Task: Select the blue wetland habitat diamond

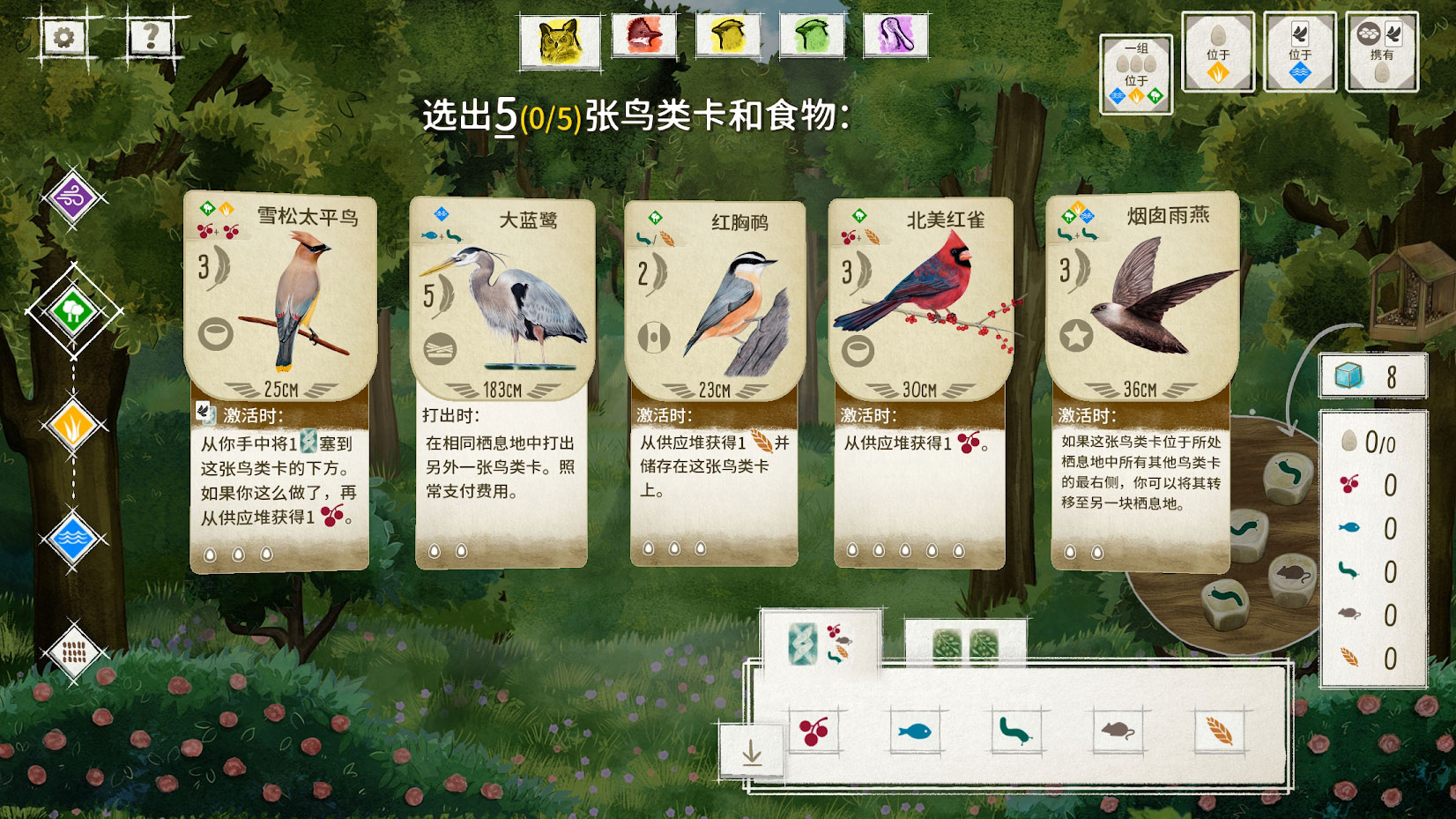Action: (x=74, y=538)
